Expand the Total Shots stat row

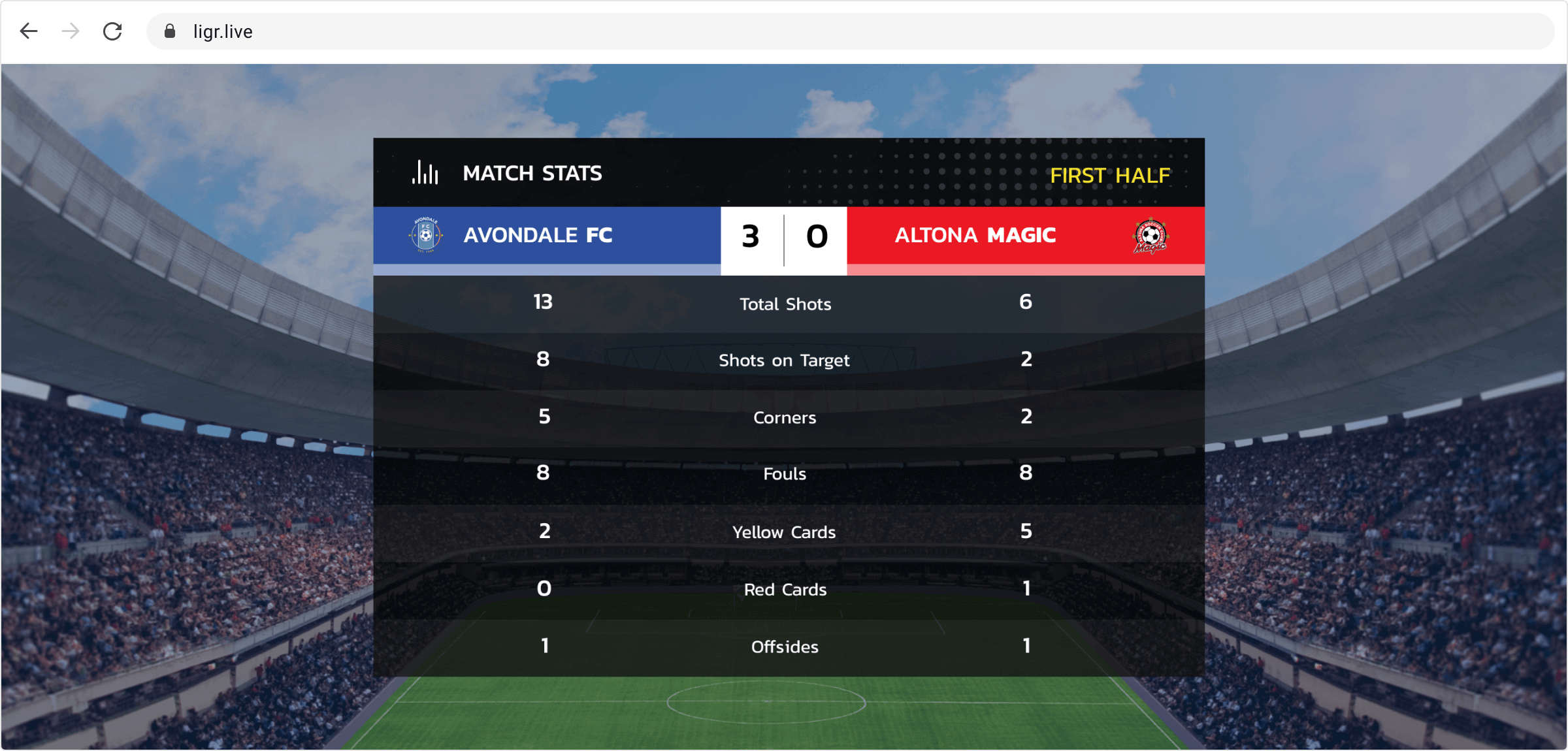(x=785, y=303)
